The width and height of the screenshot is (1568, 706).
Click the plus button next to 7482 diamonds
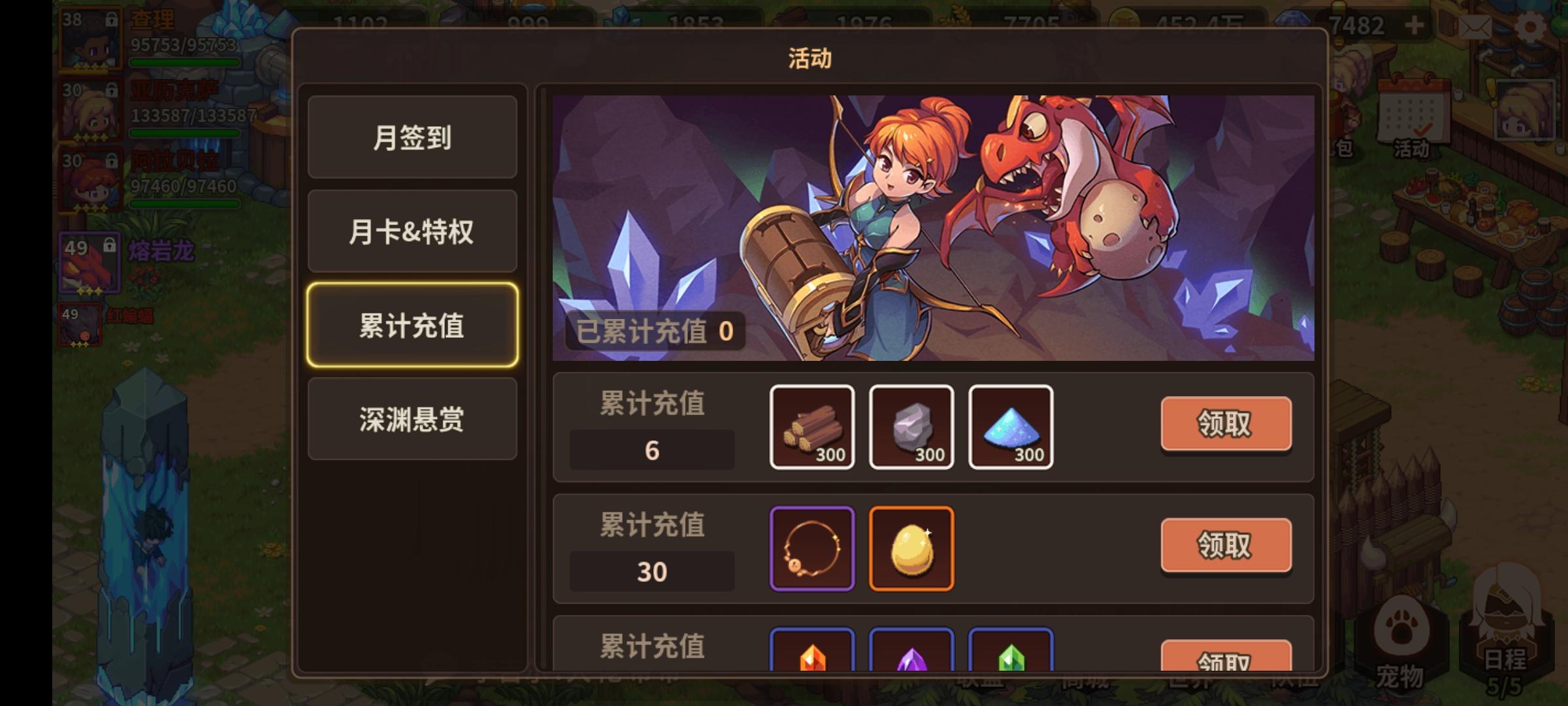(x=1414, y=25)
